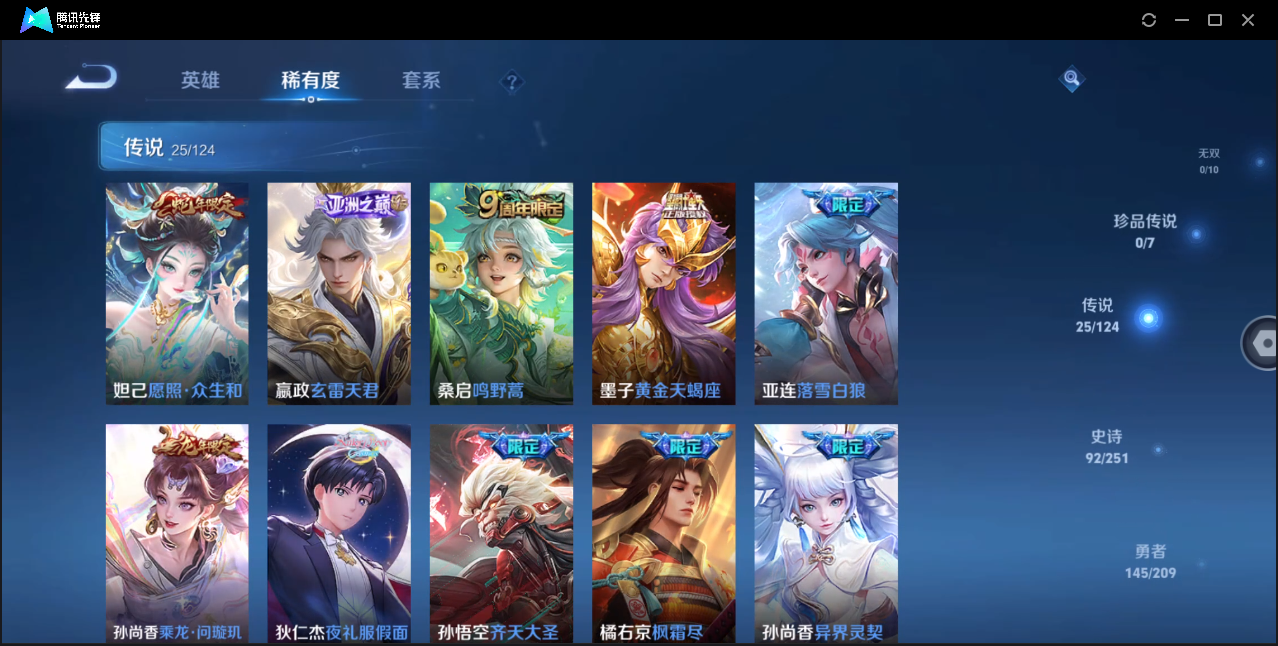
Task: Show help via the question mark icon
Action: click(512, 82)
